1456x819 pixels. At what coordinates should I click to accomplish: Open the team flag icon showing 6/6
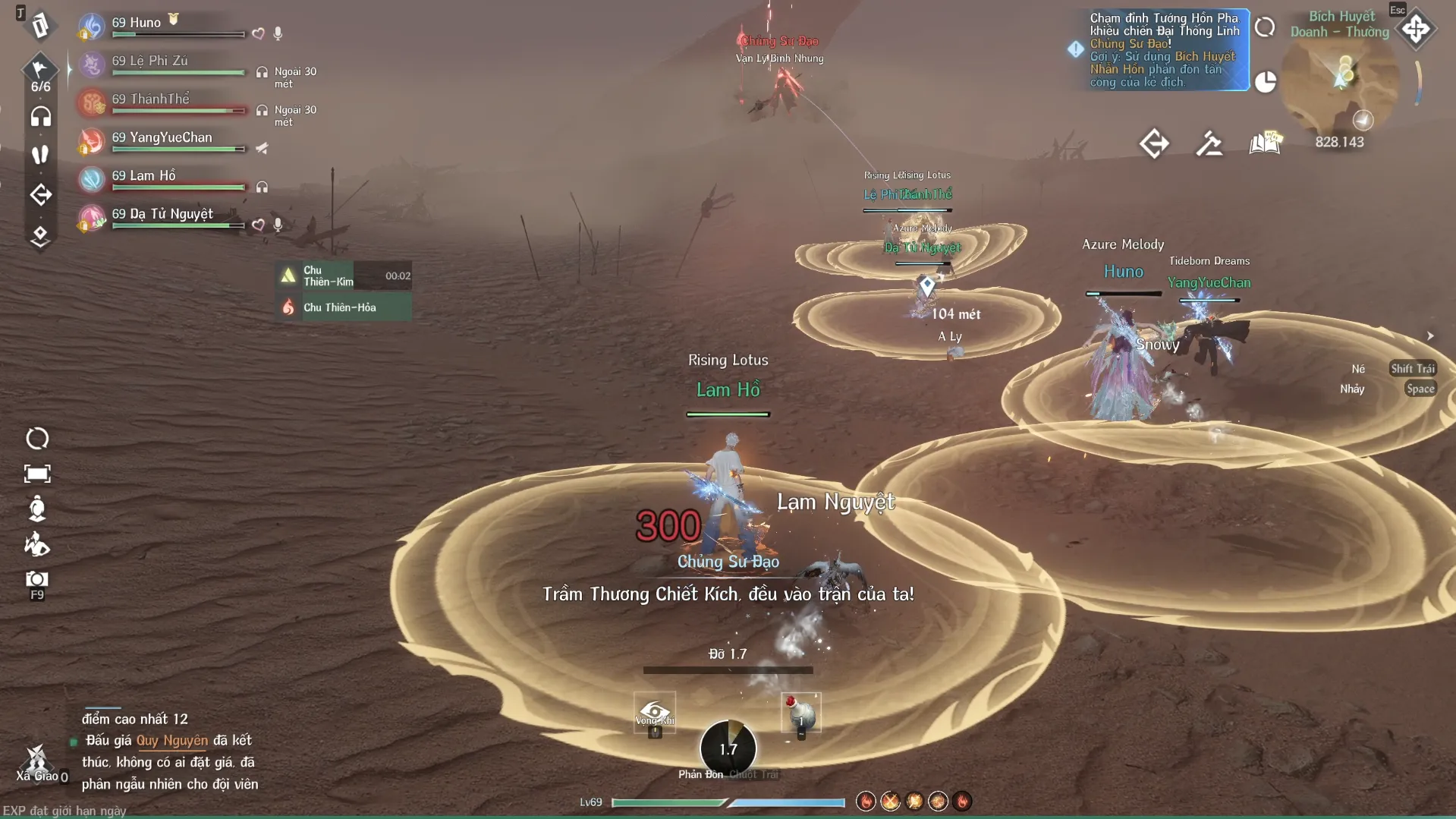pyautogui.click(x=40, y=72)
